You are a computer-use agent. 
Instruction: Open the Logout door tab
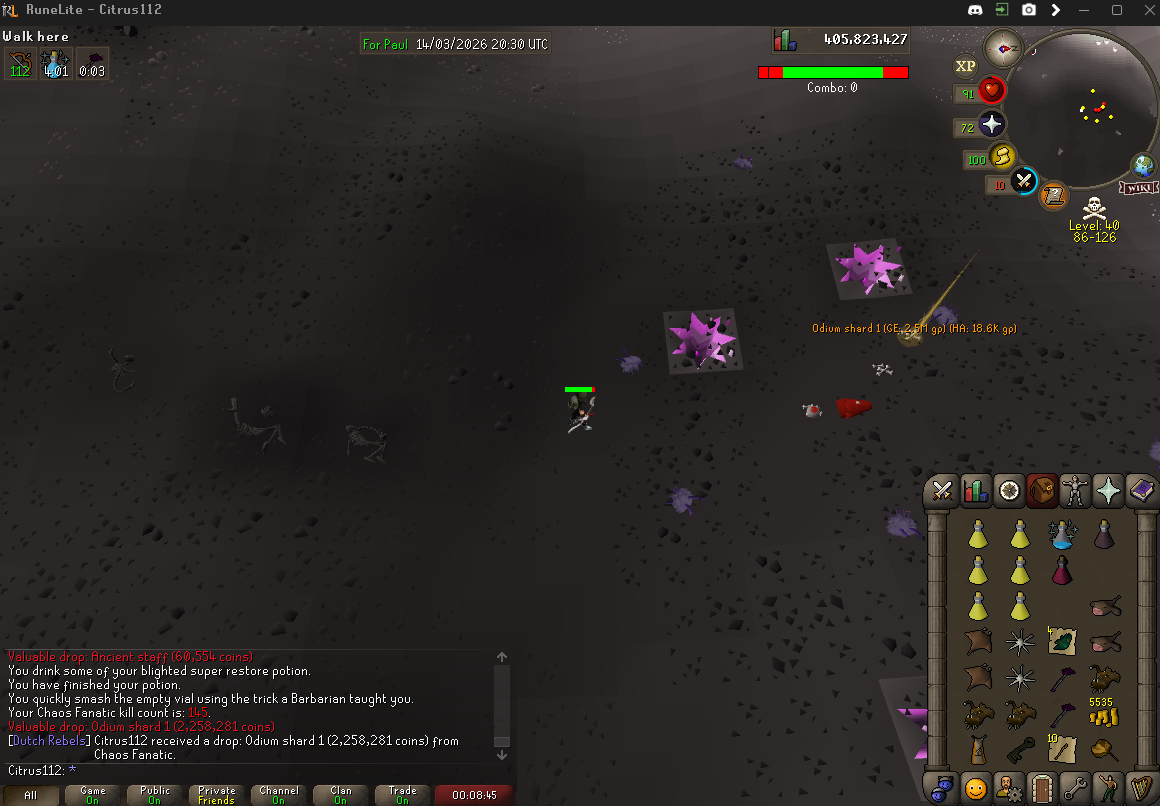pyautogui.click(x=1041, y=788)
